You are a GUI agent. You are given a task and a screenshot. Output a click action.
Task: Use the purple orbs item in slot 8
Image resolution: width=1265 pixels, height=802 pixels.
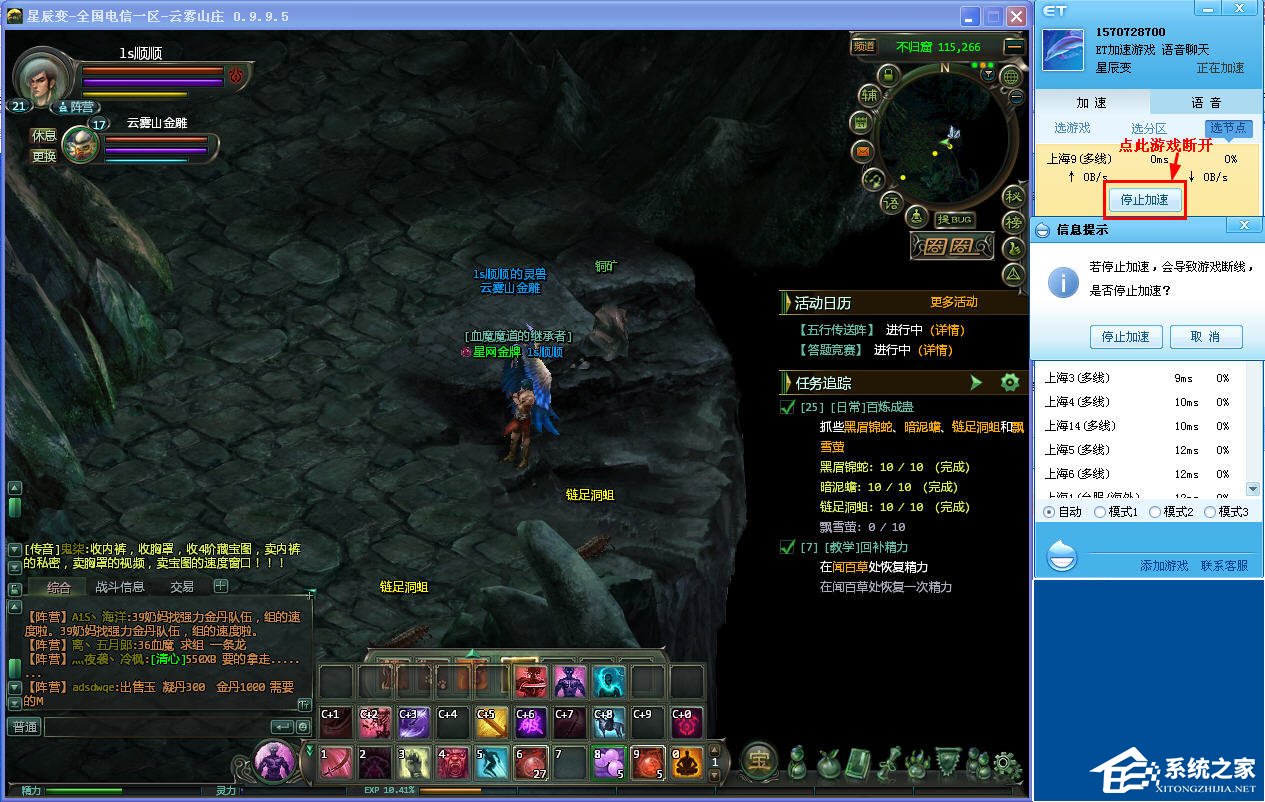coord(609,763)
